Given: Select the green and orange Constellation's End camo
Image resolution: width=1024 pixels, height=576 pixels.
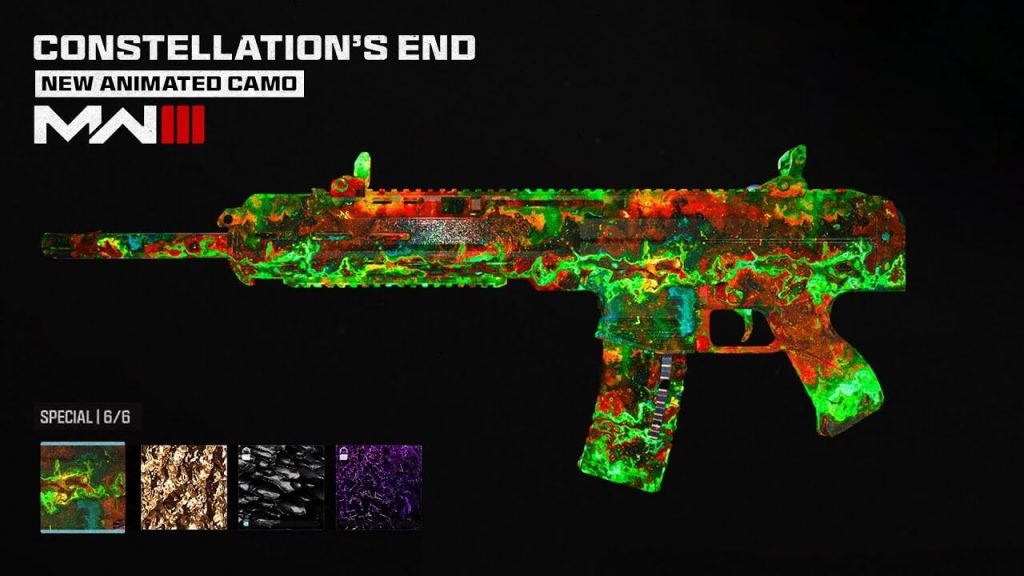Looking at the screenshot, I should [83, 487].
